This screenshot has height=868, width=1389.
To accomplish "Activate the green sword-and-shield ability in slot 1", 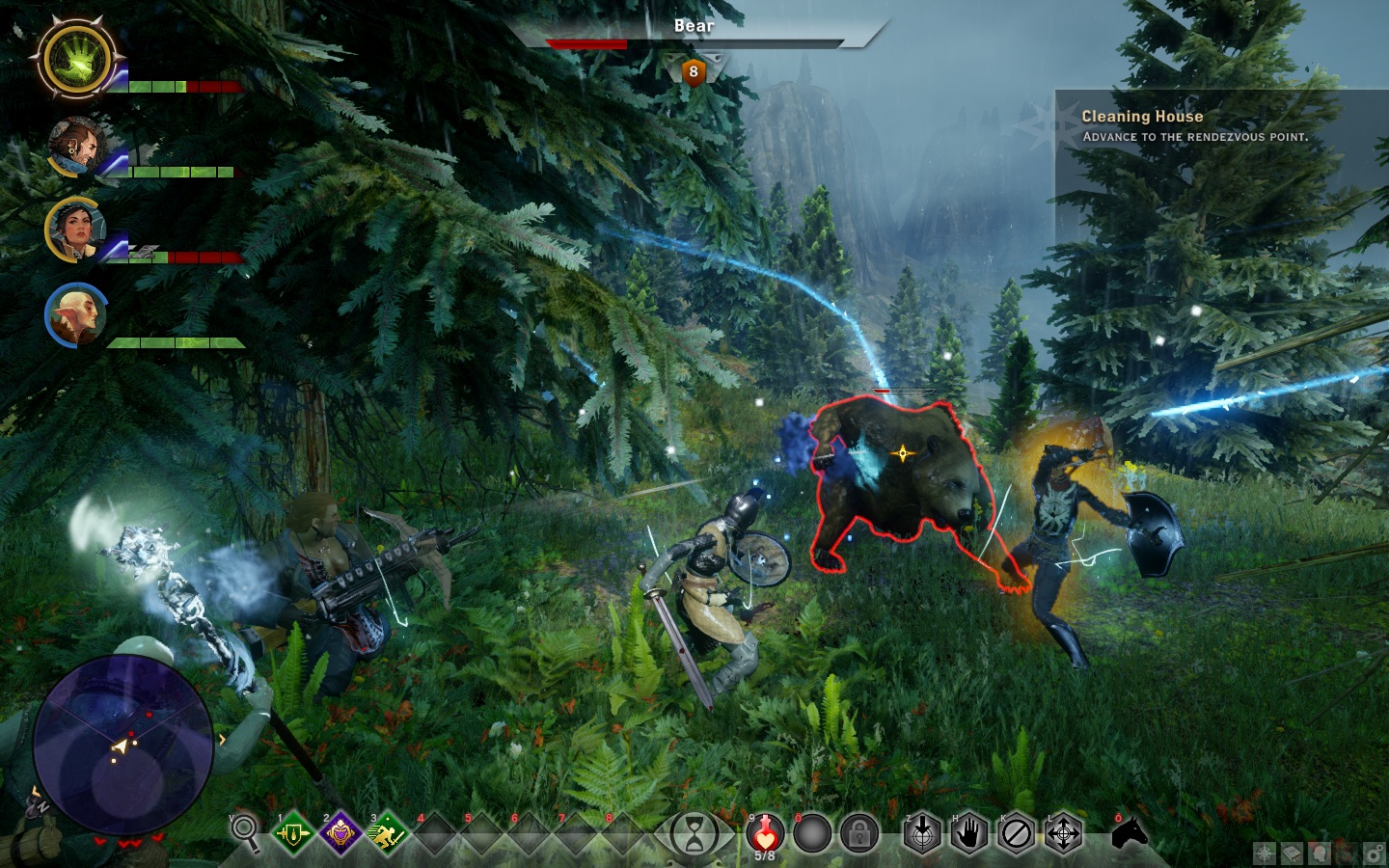I will point(292,833).
